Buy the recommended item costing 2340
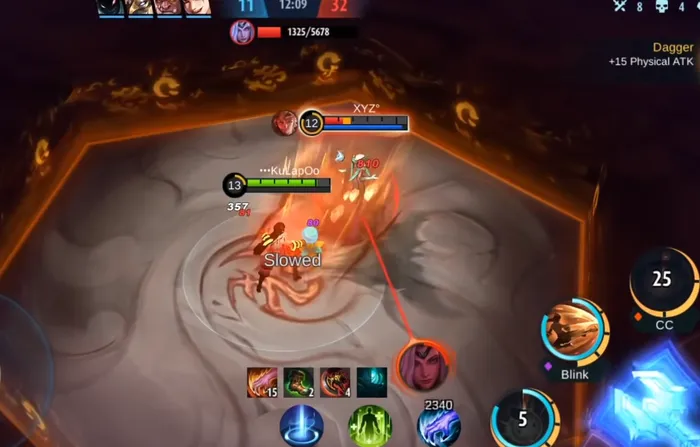This screenshot has height=447, width=700. (x=438, y=426)
